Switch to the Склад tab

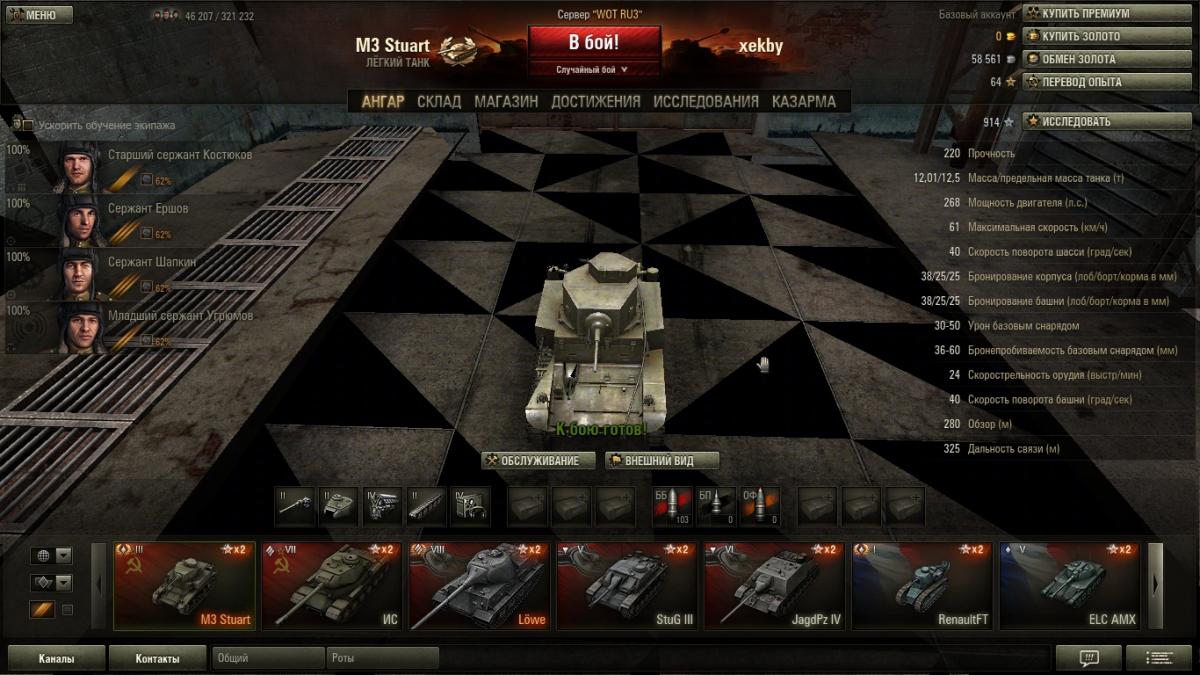439,101
